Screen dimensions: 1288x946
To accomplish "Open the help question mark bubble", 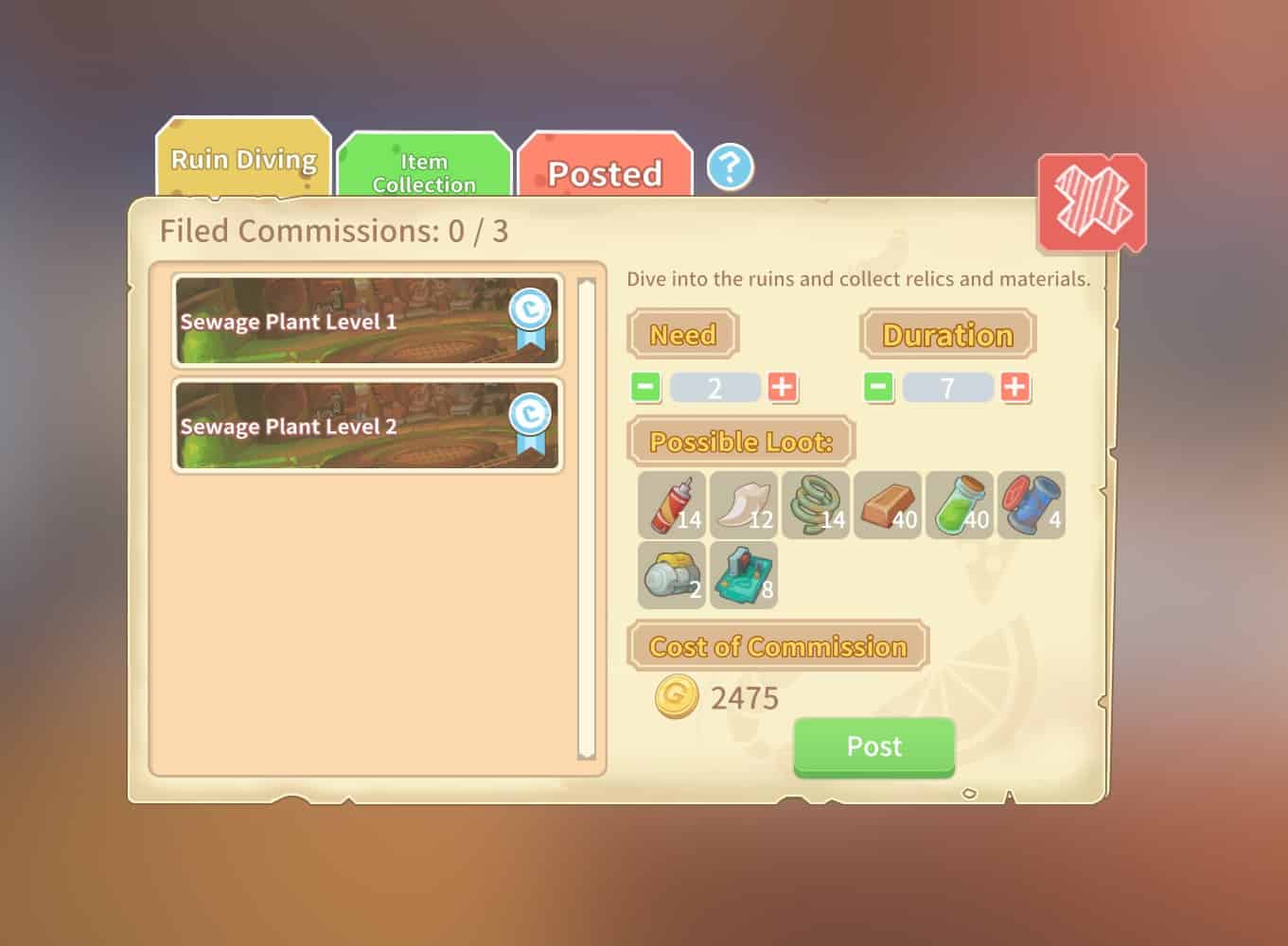I will pos(729,166).
